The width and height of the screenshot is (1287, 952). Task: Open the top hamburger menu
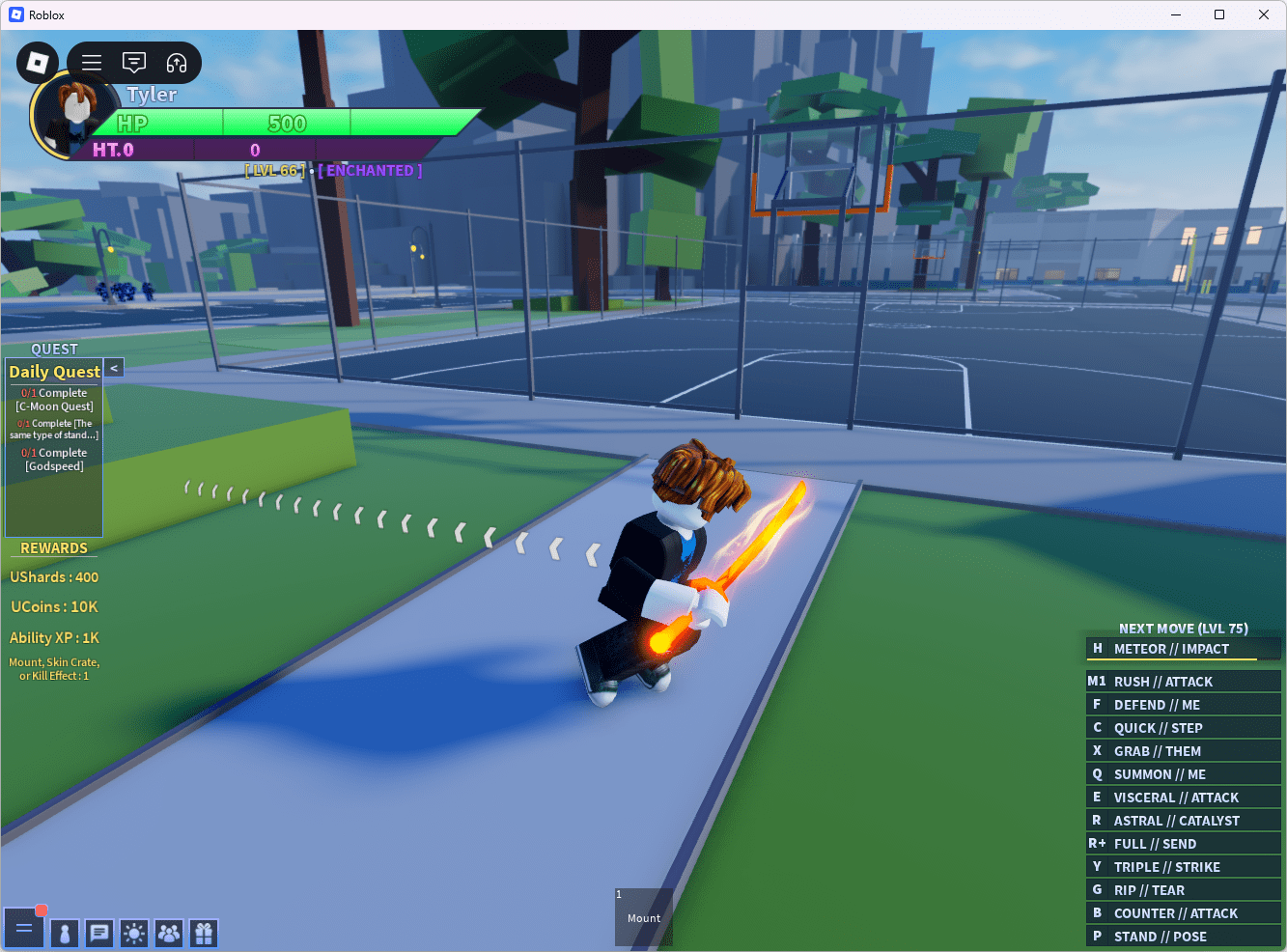pyautogui.click(x=91, y=62)
